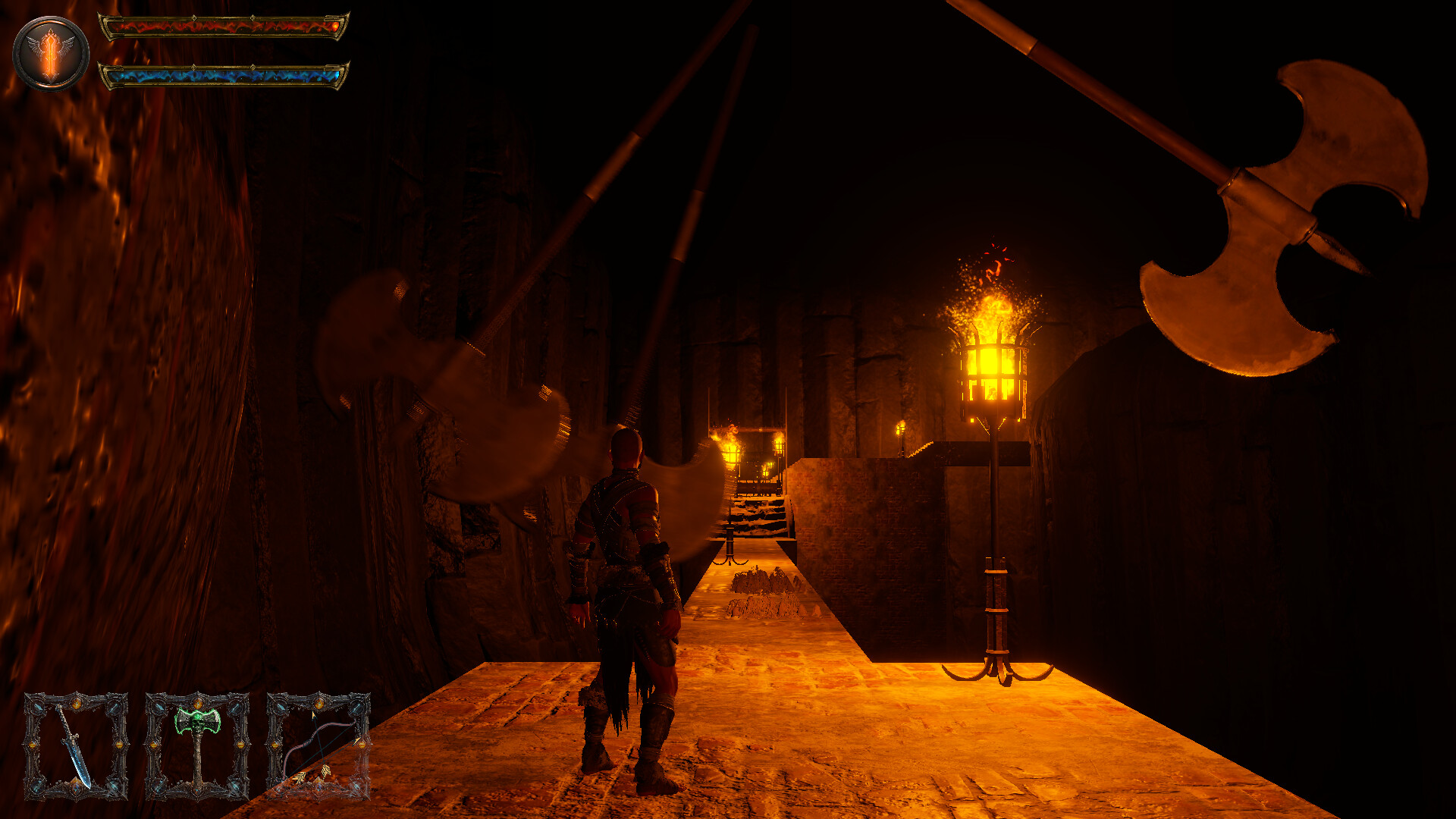This screenshot has height=819, width=1456.
Task: Expand the second diamond divider on the mana bar
Action: (253, 66)
